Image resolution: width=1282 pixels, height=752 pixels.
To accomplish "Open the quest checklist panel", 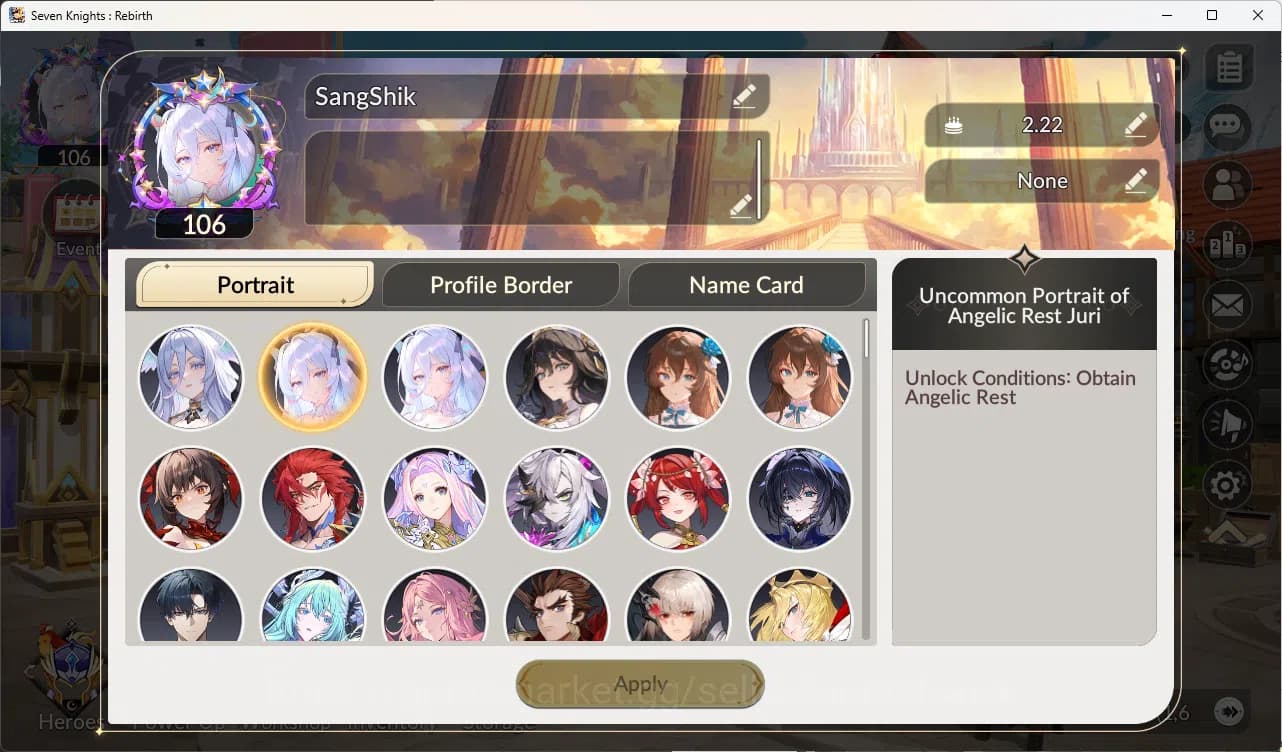I will tap(1228, 66).
